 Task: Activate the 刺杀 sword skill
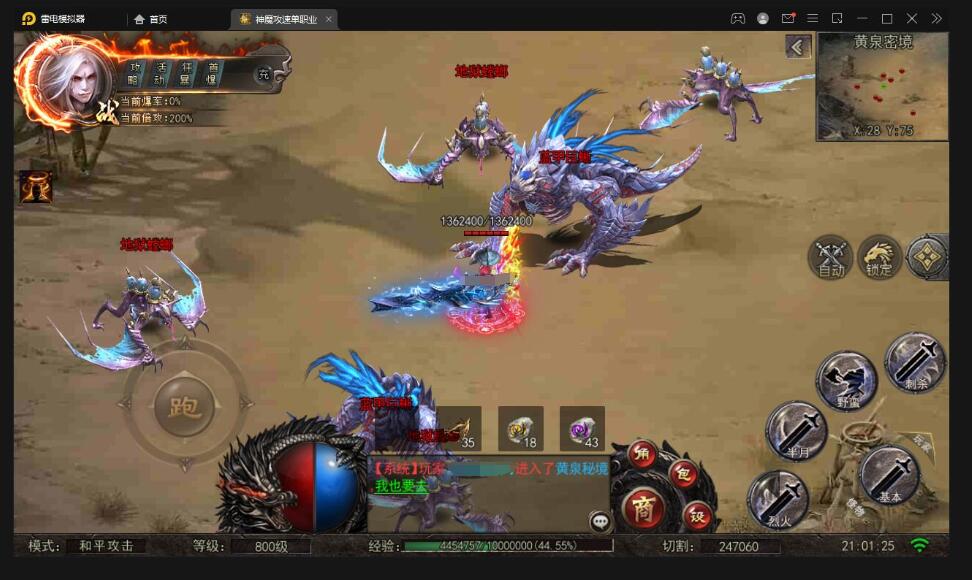click(x=914, y=361)
